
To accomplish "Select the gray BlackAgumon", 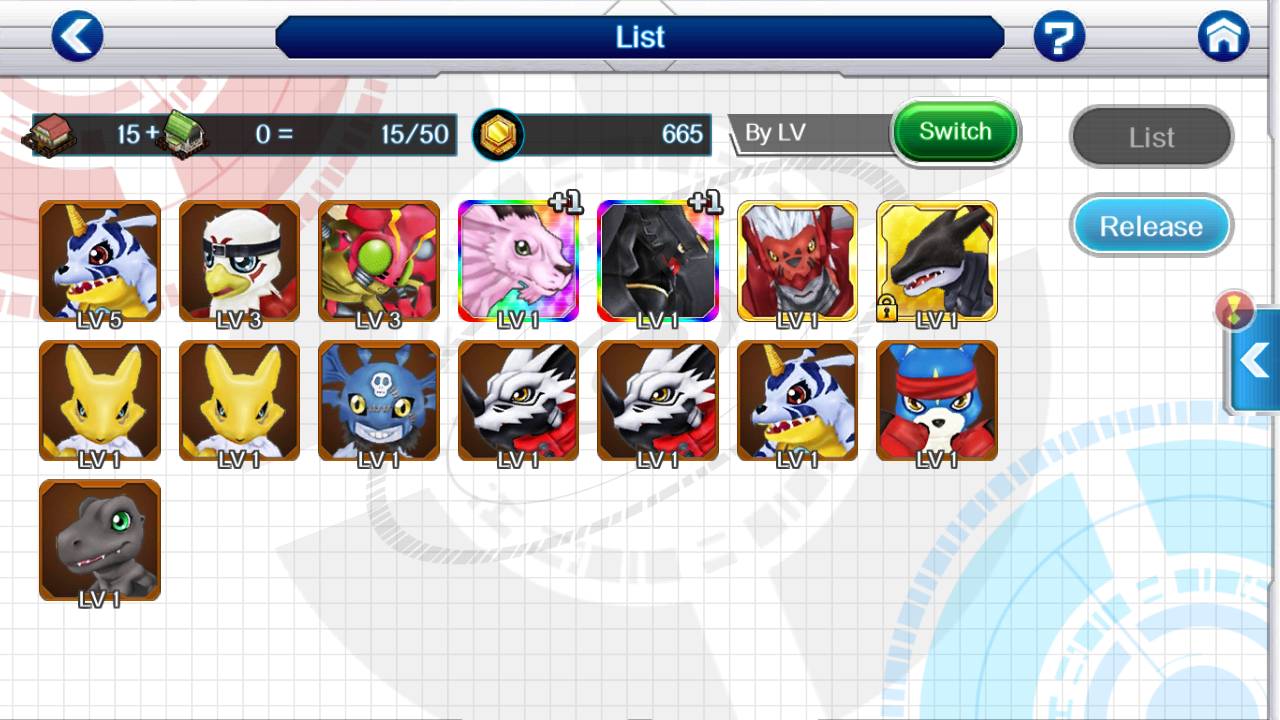I will click(99, 540).
